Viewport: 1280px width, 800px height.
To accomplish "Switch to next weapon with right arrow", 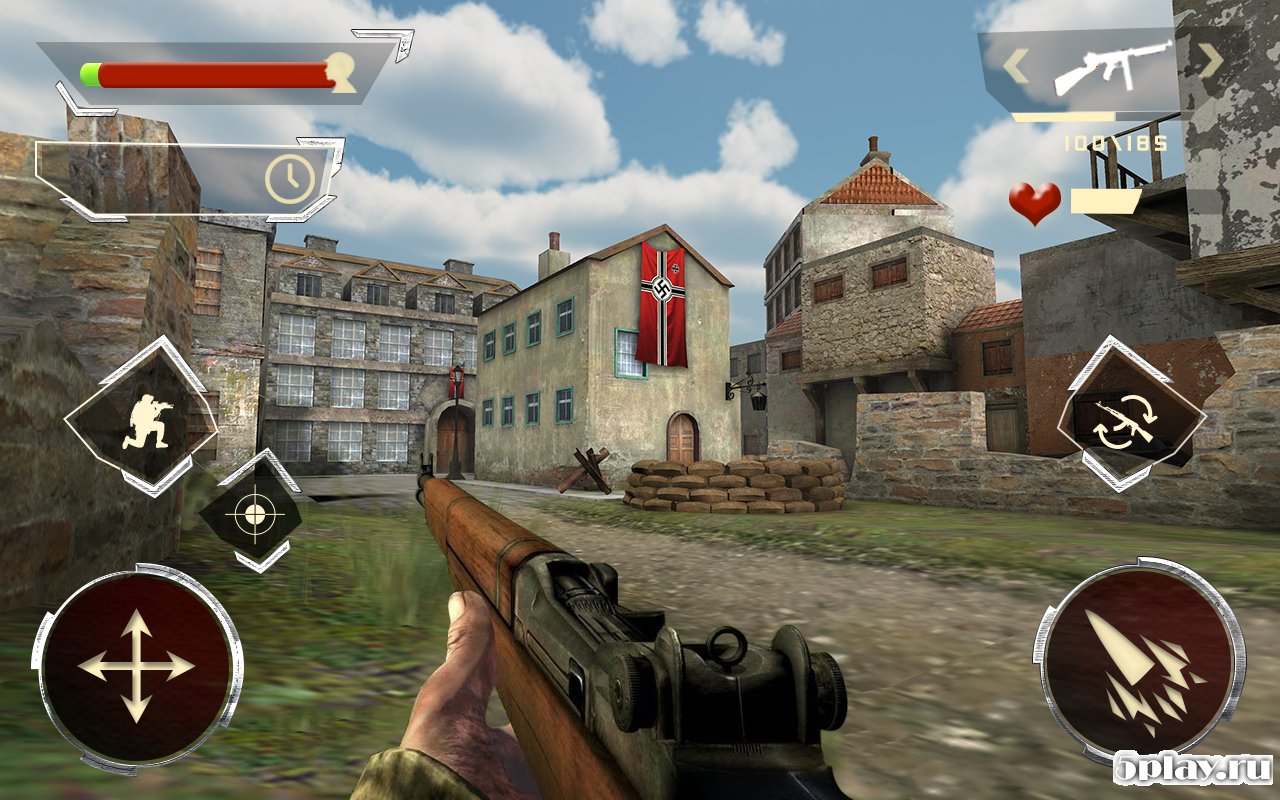I will coord(1211,62).
